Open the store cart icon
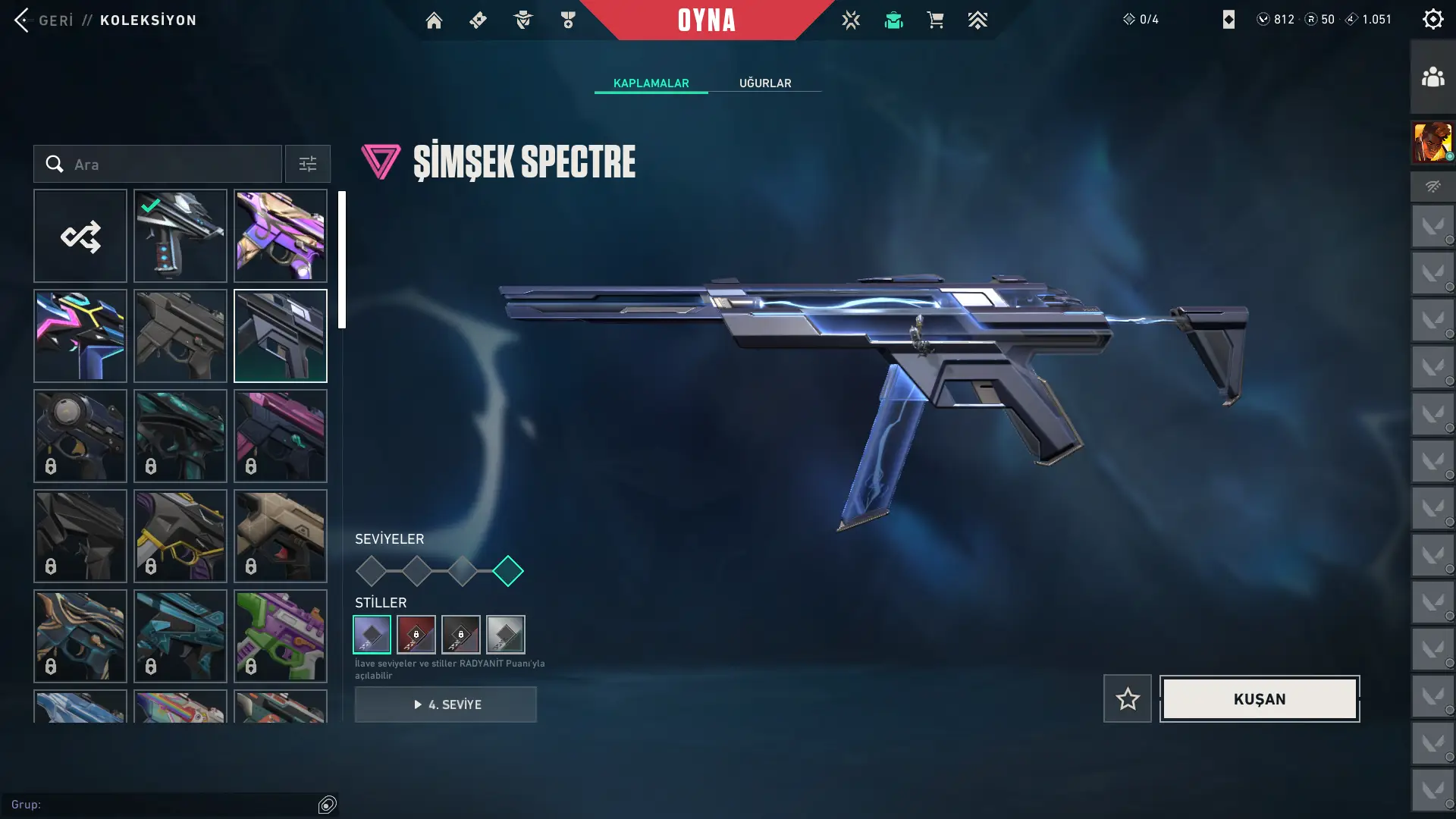Image resolution: width=1456 pixels, height=819 pixels. (935, 20)
